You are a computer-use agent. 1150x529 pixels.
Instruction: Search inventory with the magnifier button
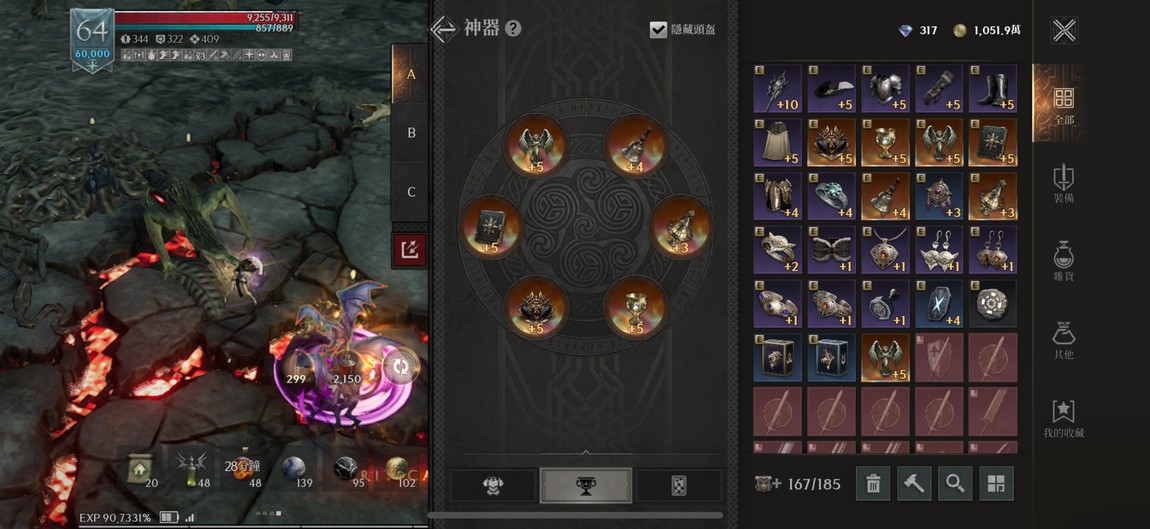tap(955, 484)
